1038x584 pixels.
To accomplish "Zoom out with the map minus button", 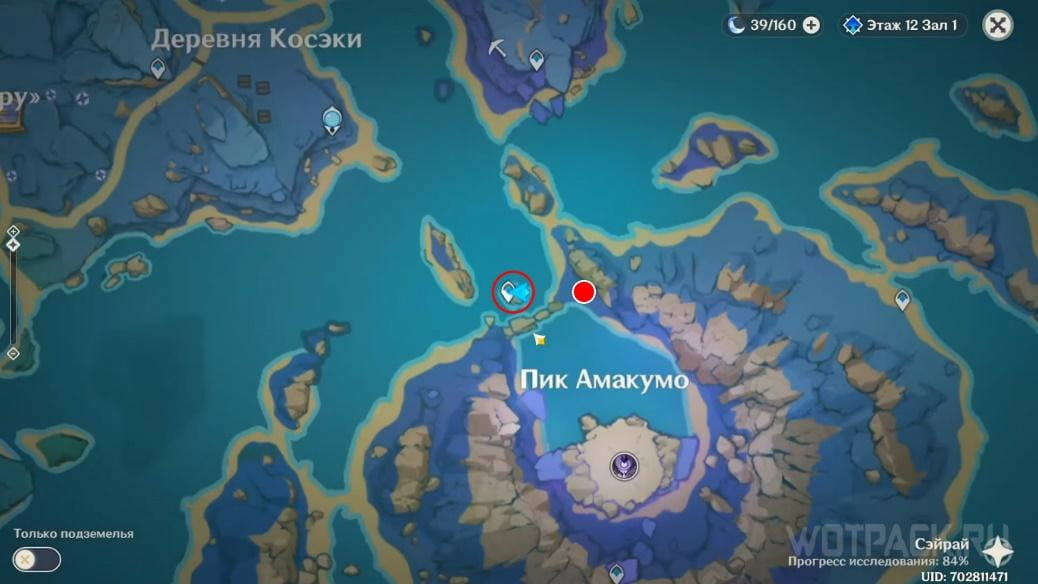I will click(x=13, y=353).
